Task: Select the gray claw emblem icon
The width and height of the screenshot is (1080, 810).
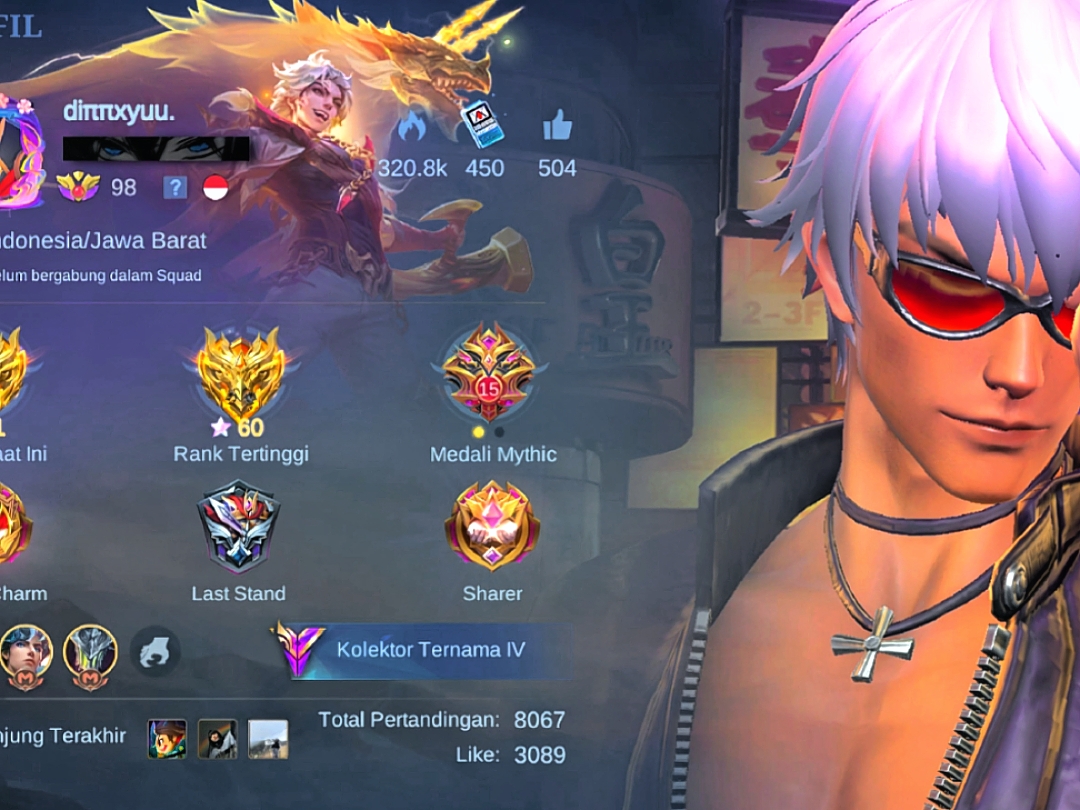Action: point(155,652)
